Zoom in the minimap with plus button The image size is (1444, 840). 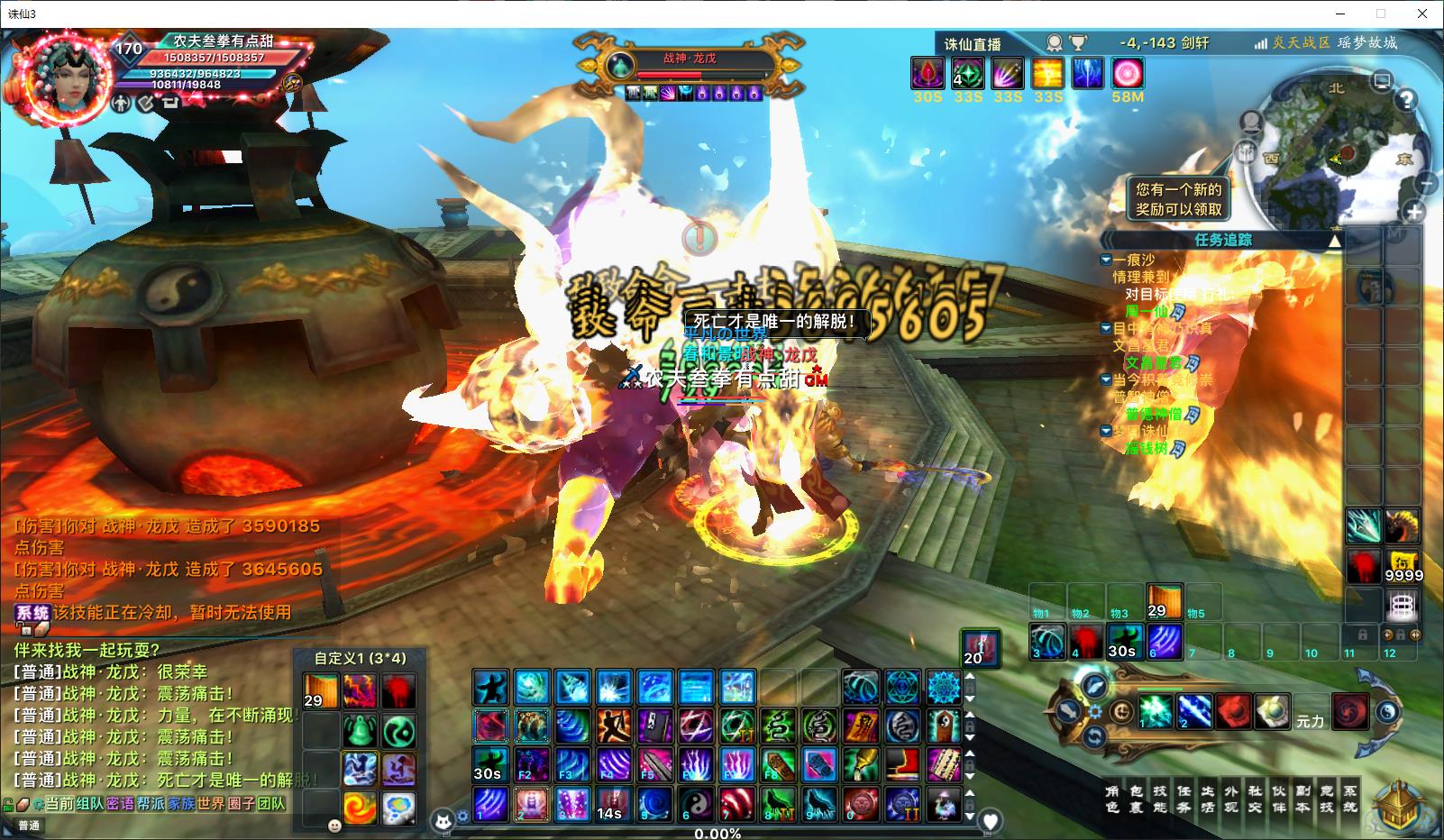pyautogui.click(x=1413, y=213)
